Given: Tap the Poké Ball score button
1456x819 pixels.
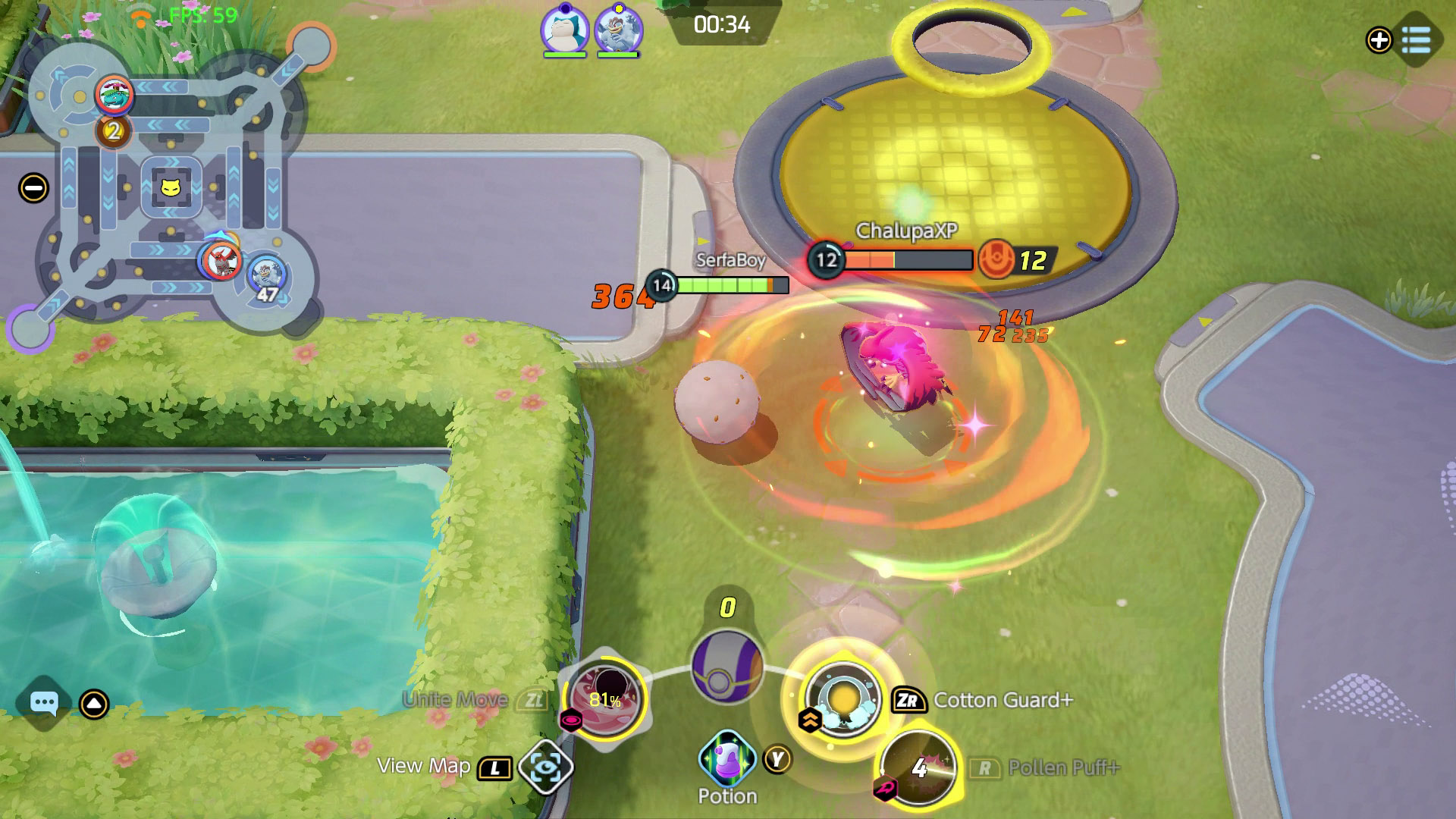Looking at the screenshot, I should 726,667.
